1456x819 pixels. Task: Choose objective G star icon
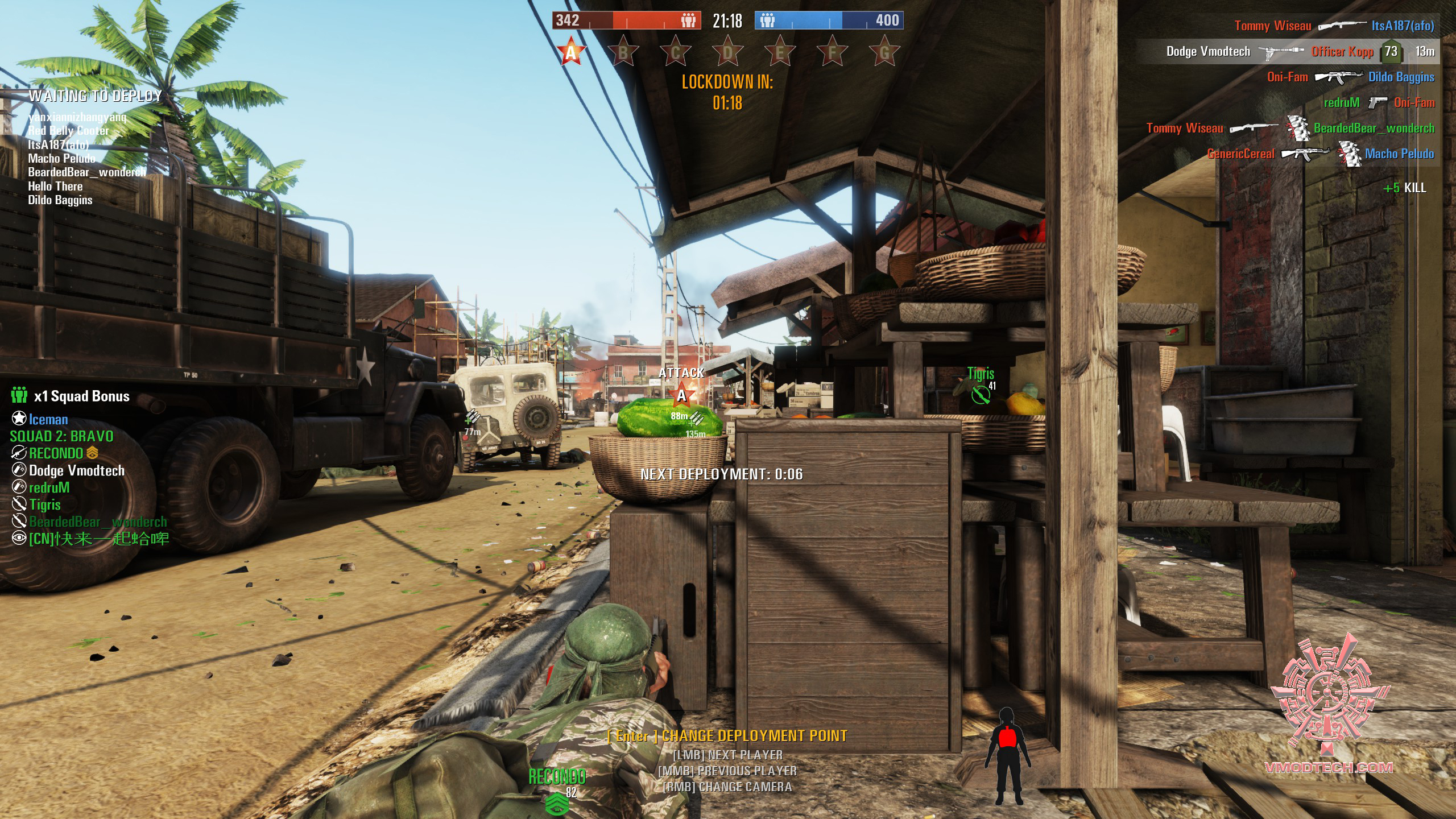(884, 52)
